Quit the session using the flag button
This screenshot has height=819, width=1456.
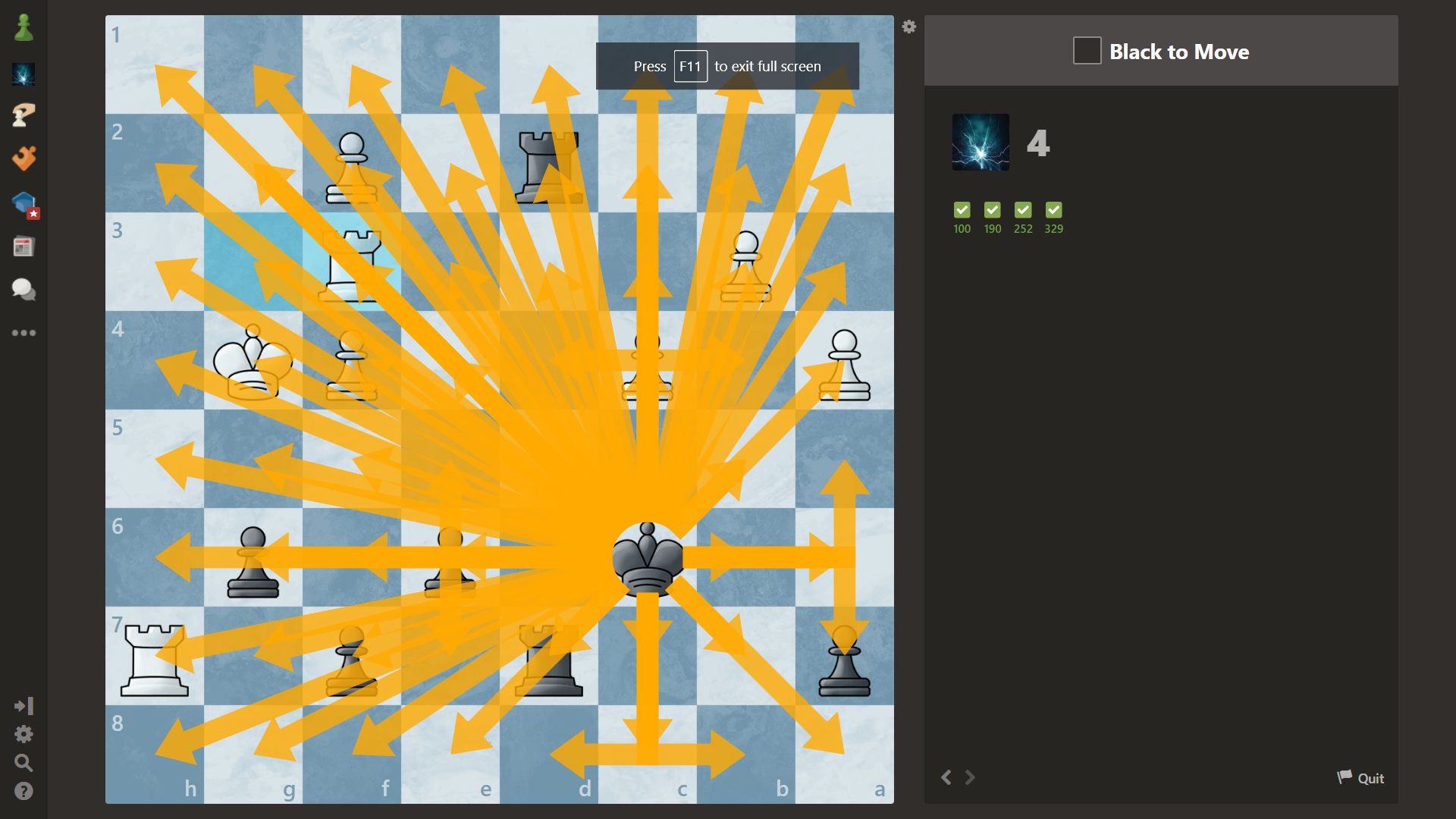1360,777
